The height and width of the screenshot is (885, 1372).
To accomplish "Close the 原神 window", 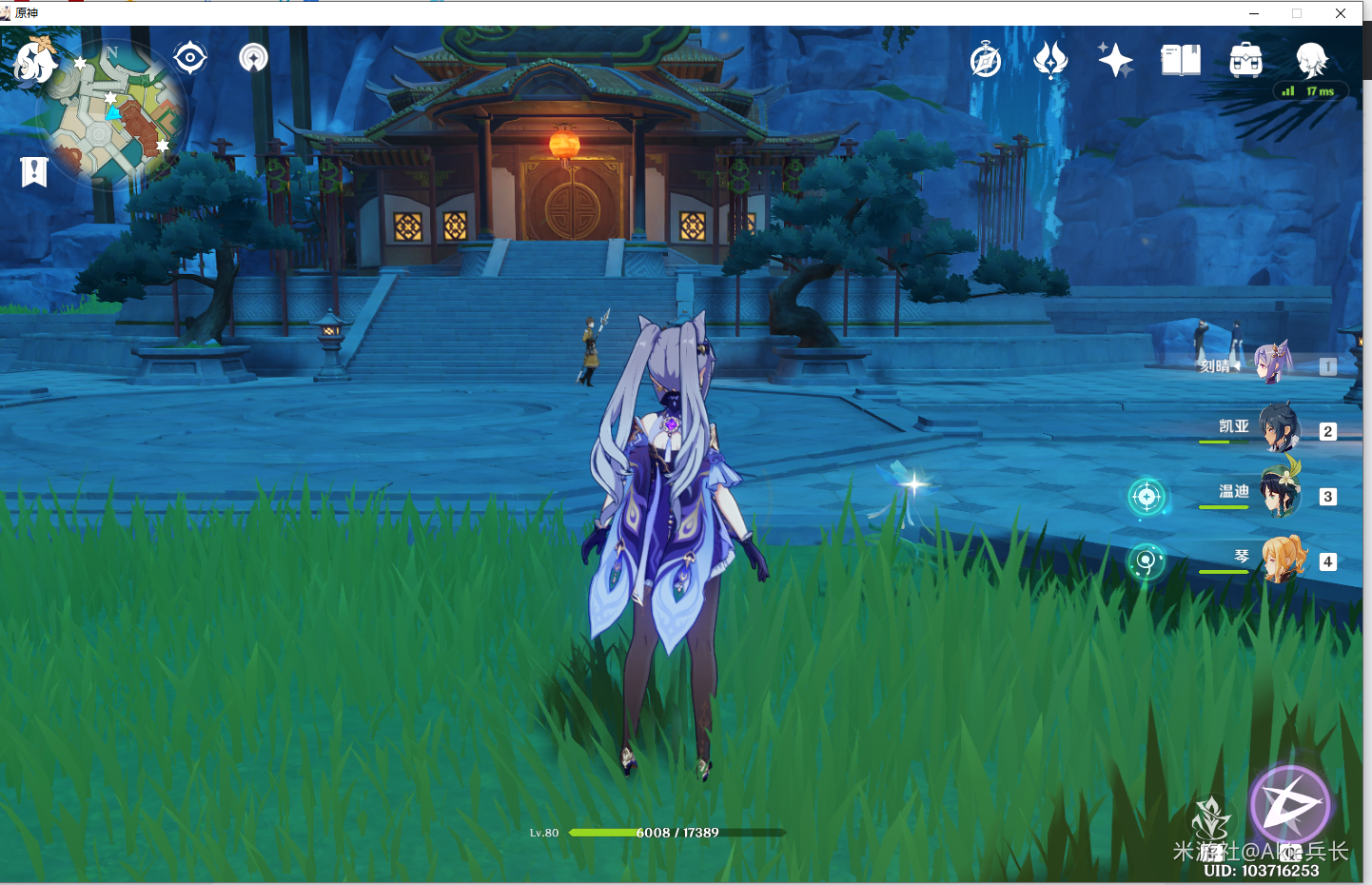I will (1341, 13).
